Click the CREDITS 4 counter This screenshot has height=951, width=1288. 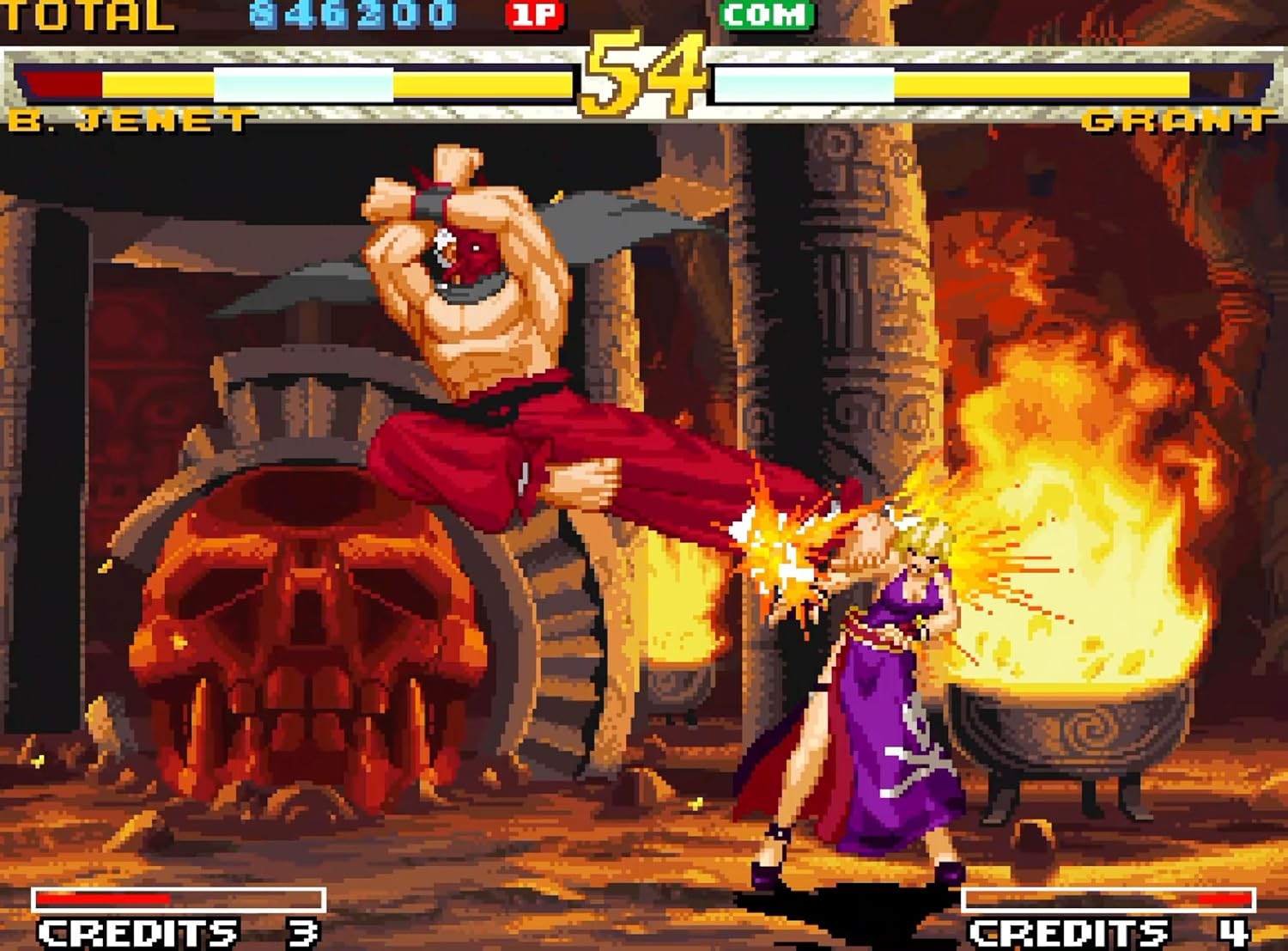(1108, 930)
